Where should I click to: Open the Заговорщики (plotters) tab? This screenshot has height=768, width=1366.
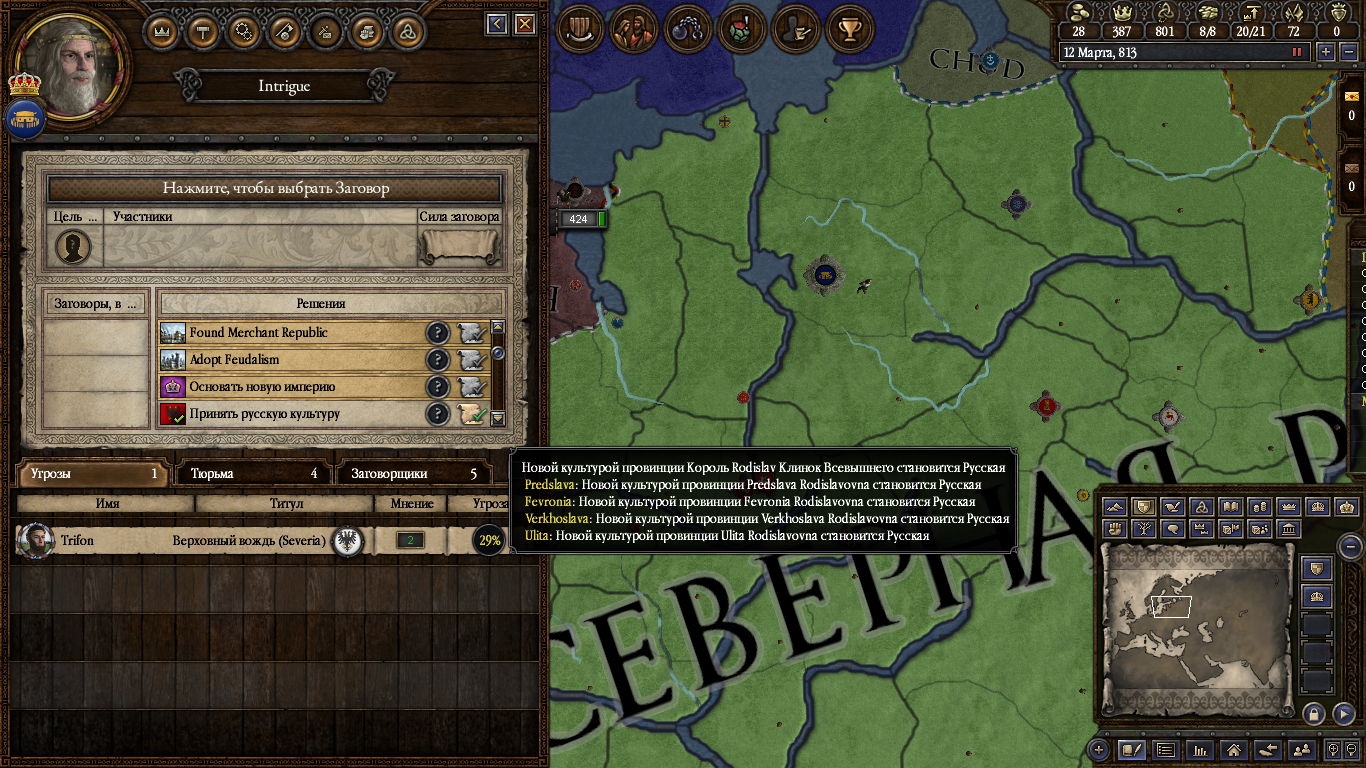(x=414, y=474)
